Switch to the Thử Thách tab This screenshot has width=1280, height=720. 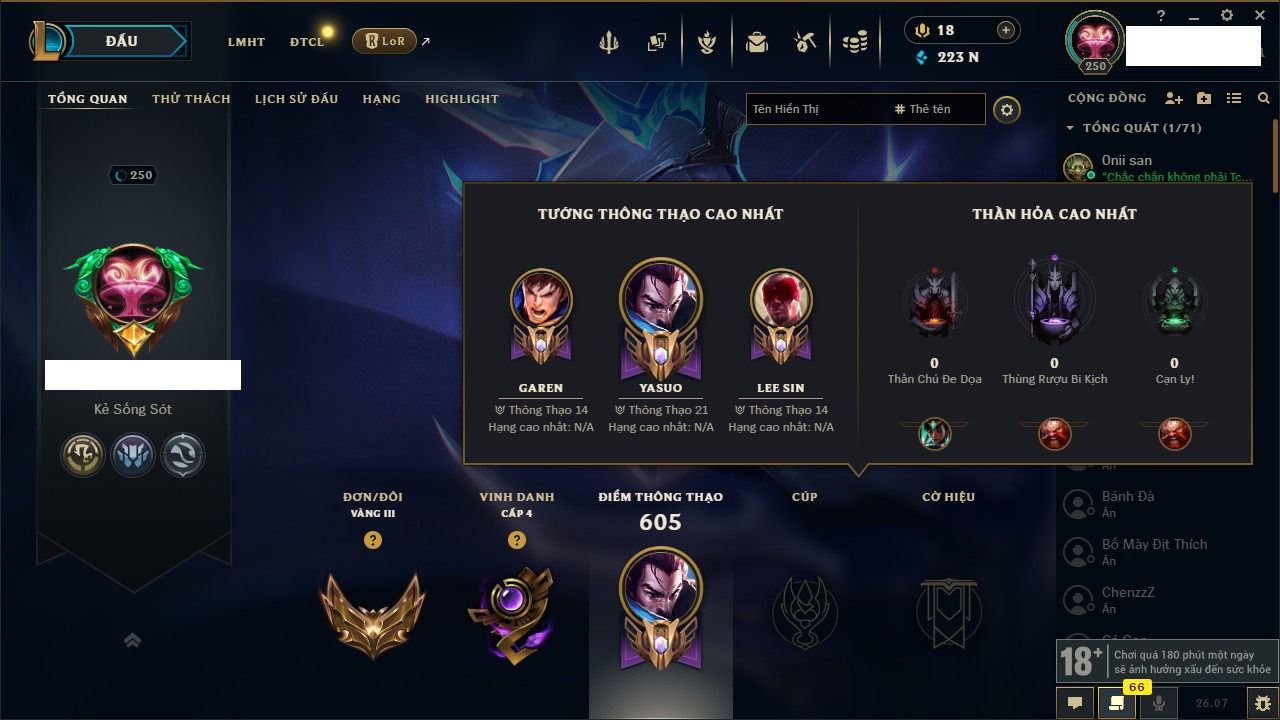pyautogui.click(x=191, y=99)
